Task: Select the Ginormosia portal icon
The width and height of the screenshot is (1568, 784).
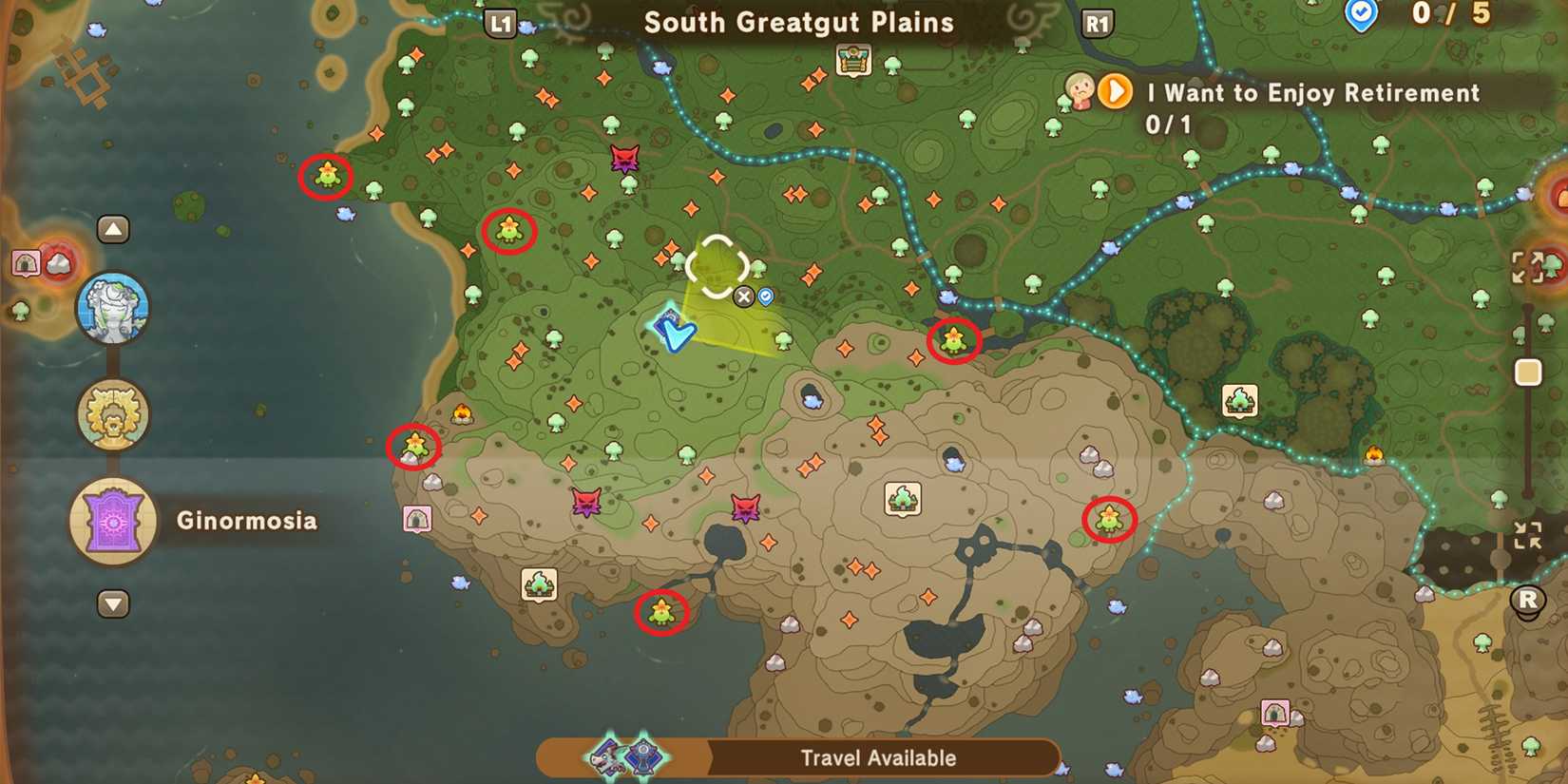Action: tap(113, 522)
